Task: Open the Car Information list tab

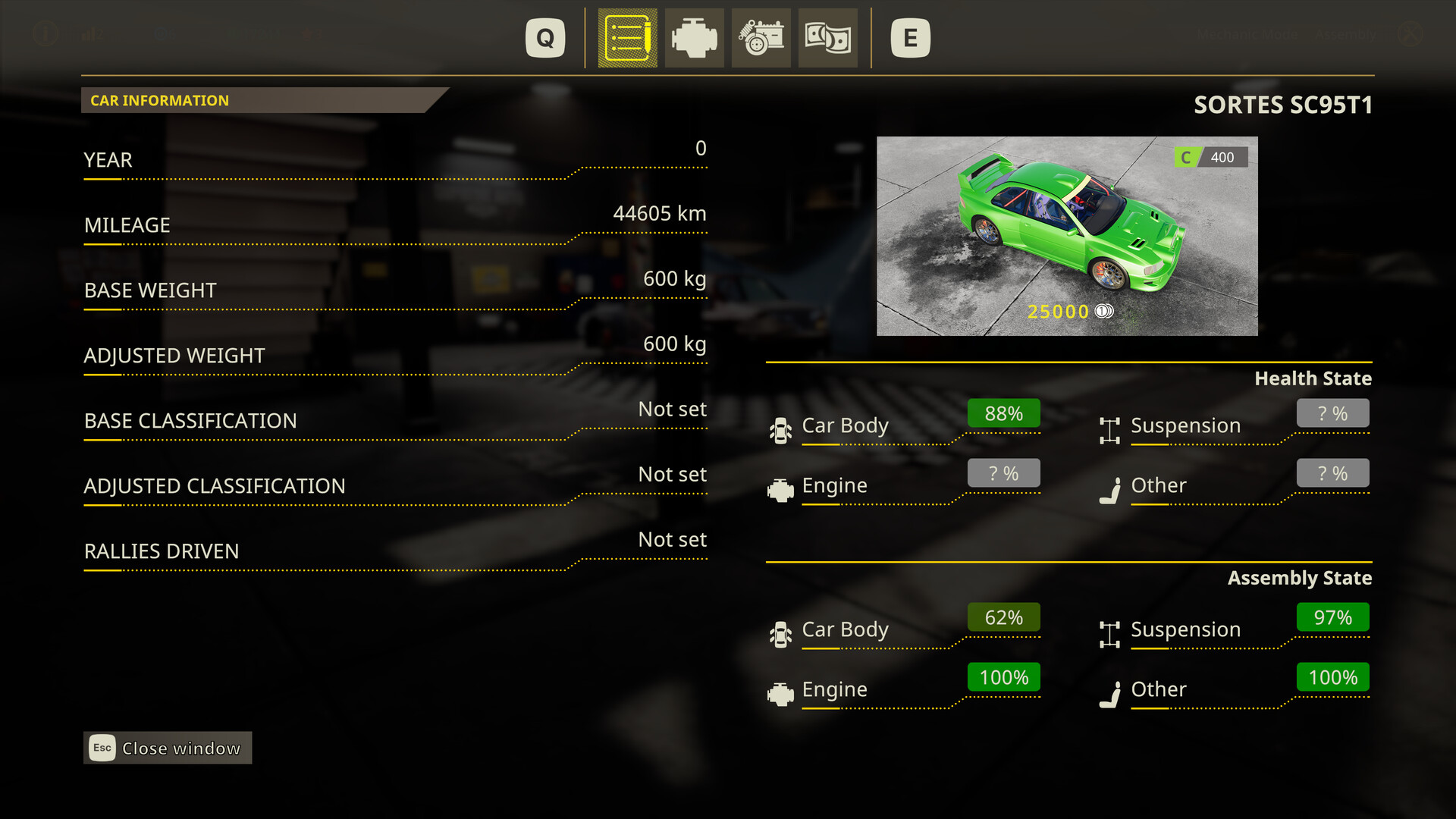Action: (626, 38)
